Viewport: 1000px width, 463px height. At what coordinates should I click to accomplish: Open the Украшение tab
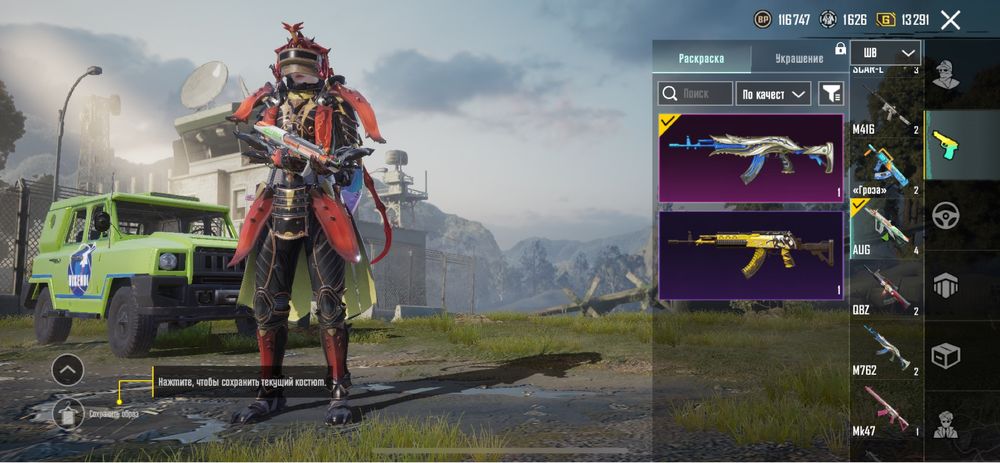799,58
